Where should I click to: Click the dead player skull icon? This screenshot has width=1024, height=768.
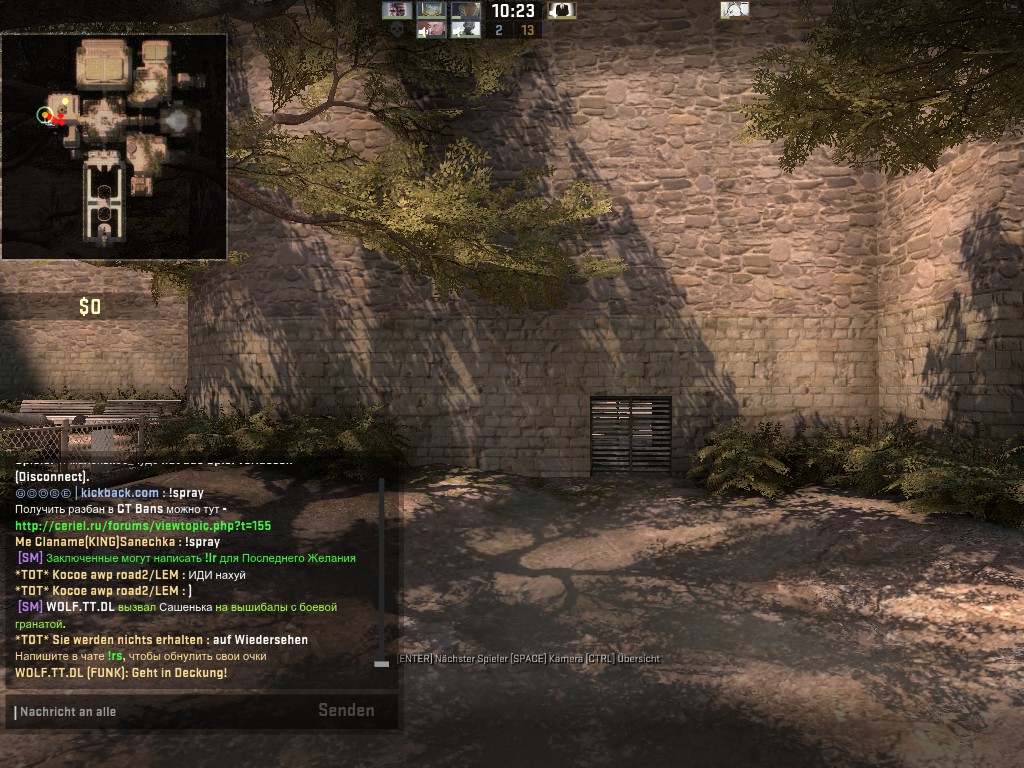[397, 30]
